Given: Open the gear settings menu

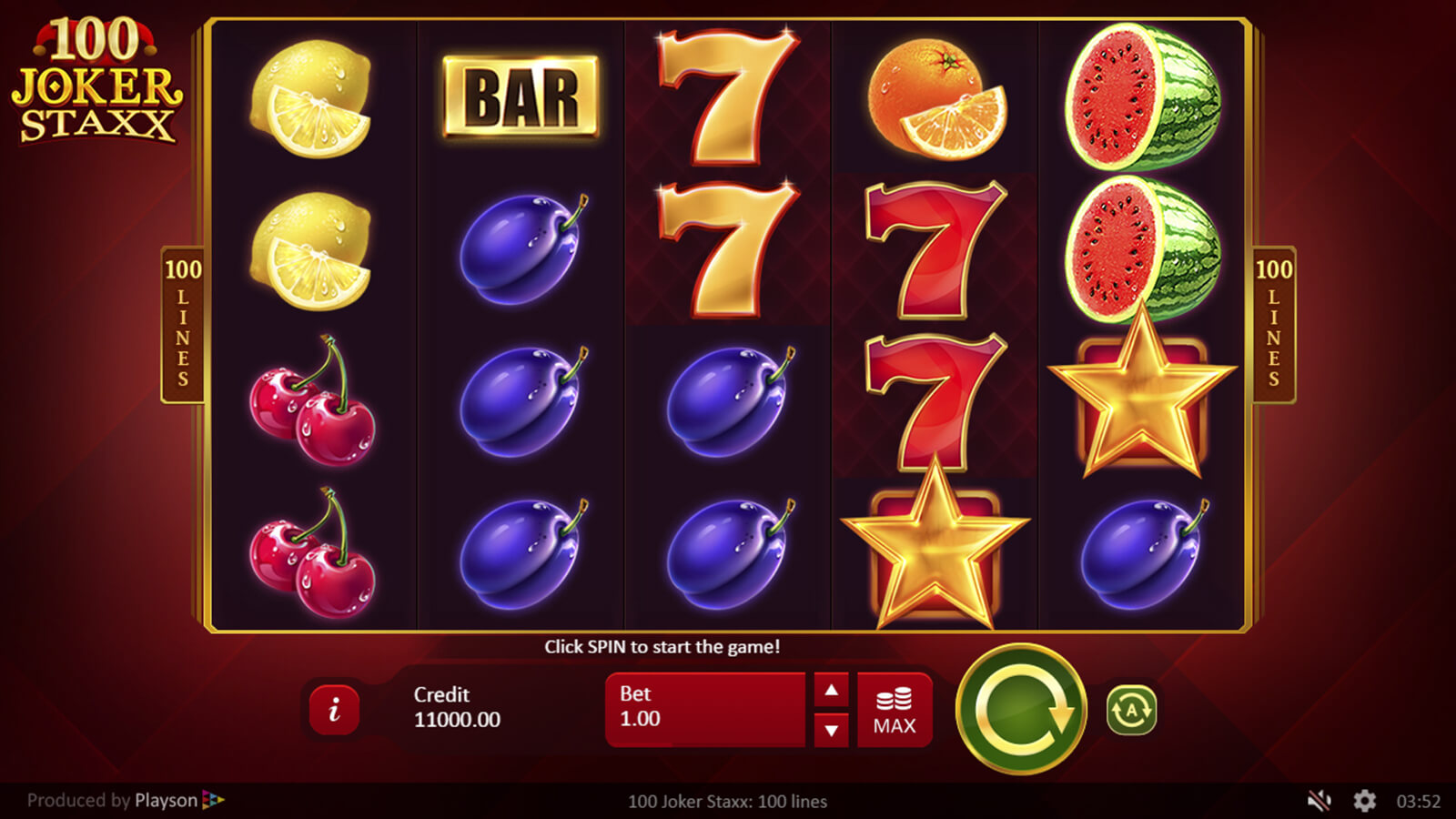Looking at the screenshot, I should [x=1364, y=801].
